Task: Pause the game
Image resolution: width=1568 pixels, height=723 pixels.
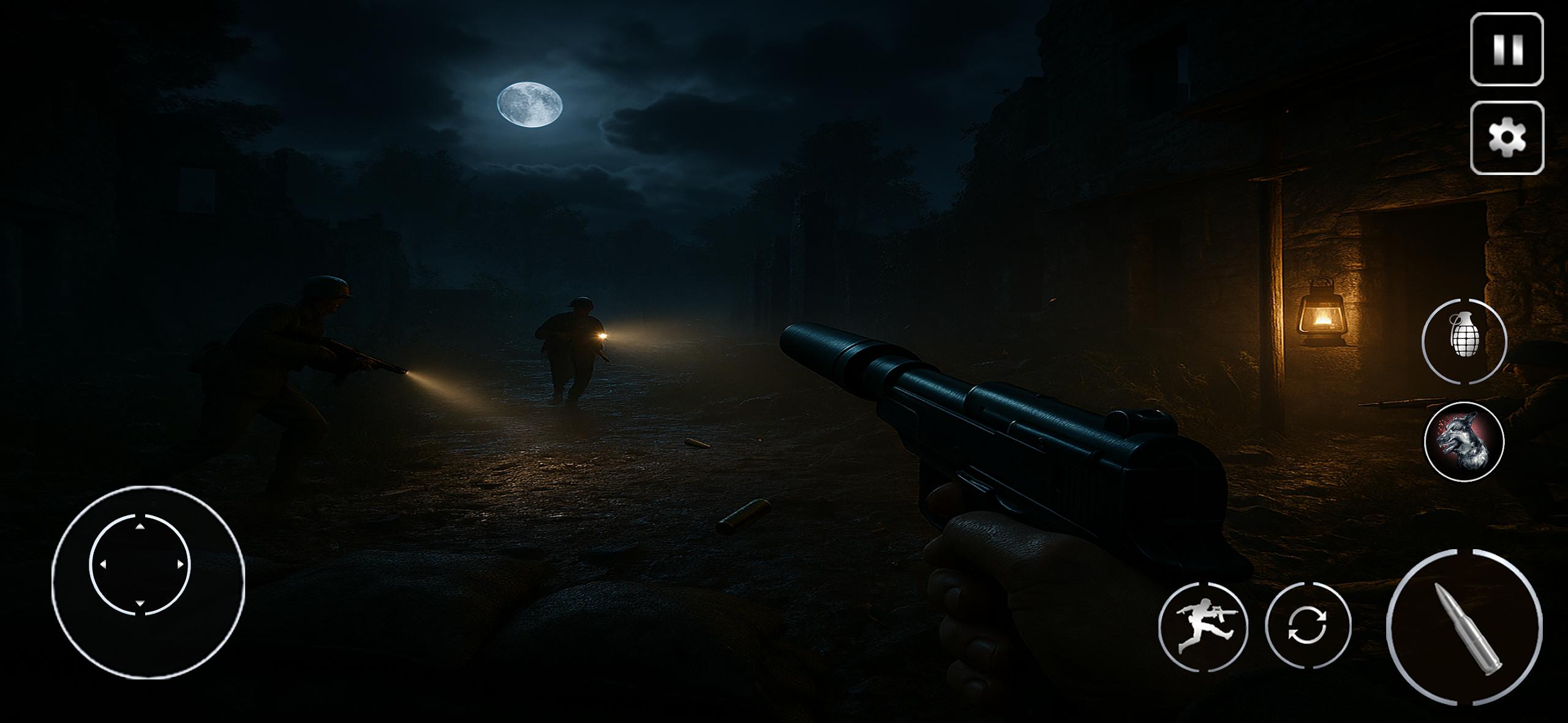Action: tap(1506, 50)
